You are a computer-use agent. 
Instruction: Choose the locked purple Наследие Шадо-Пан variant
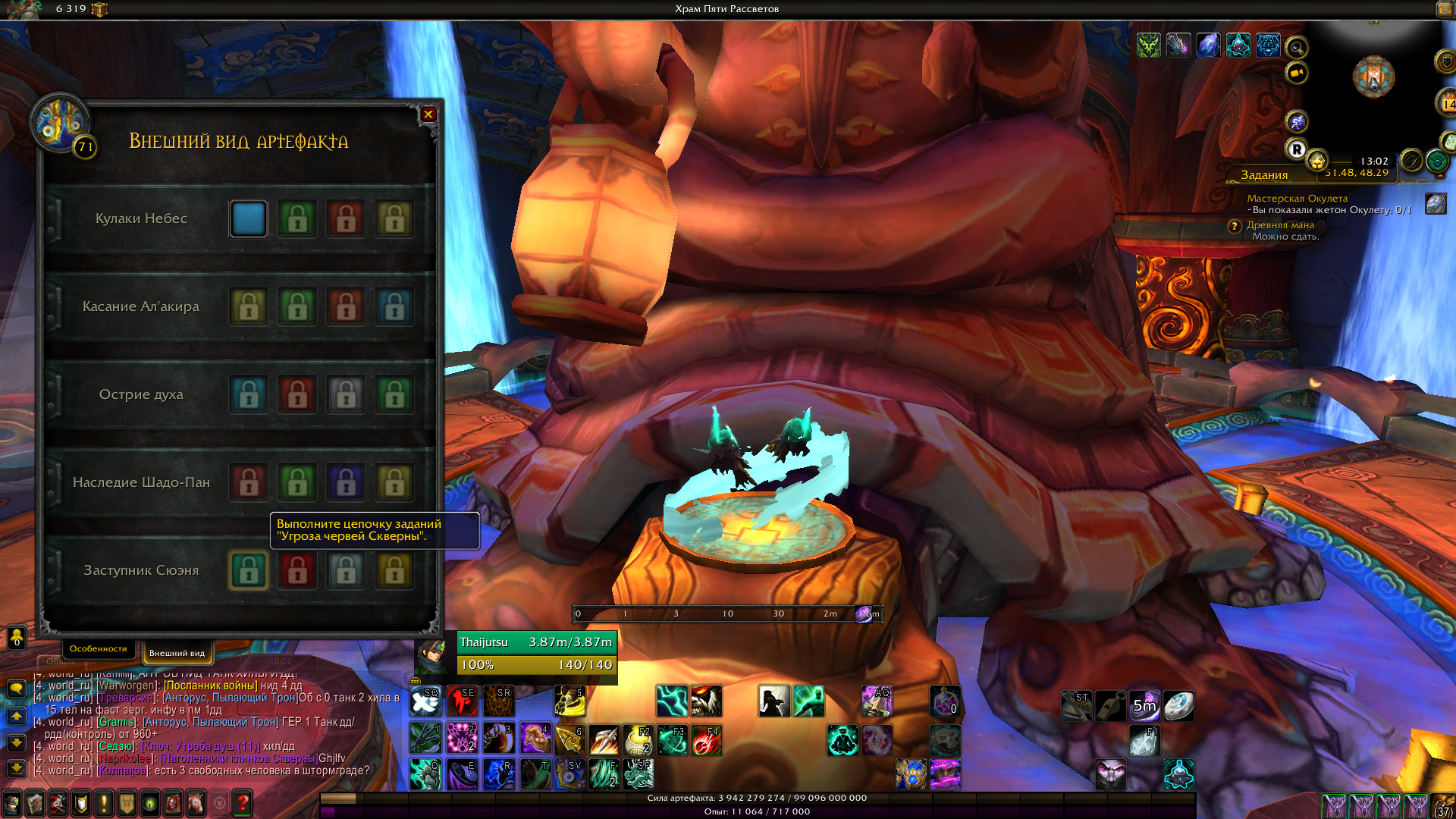coord(346,482)
